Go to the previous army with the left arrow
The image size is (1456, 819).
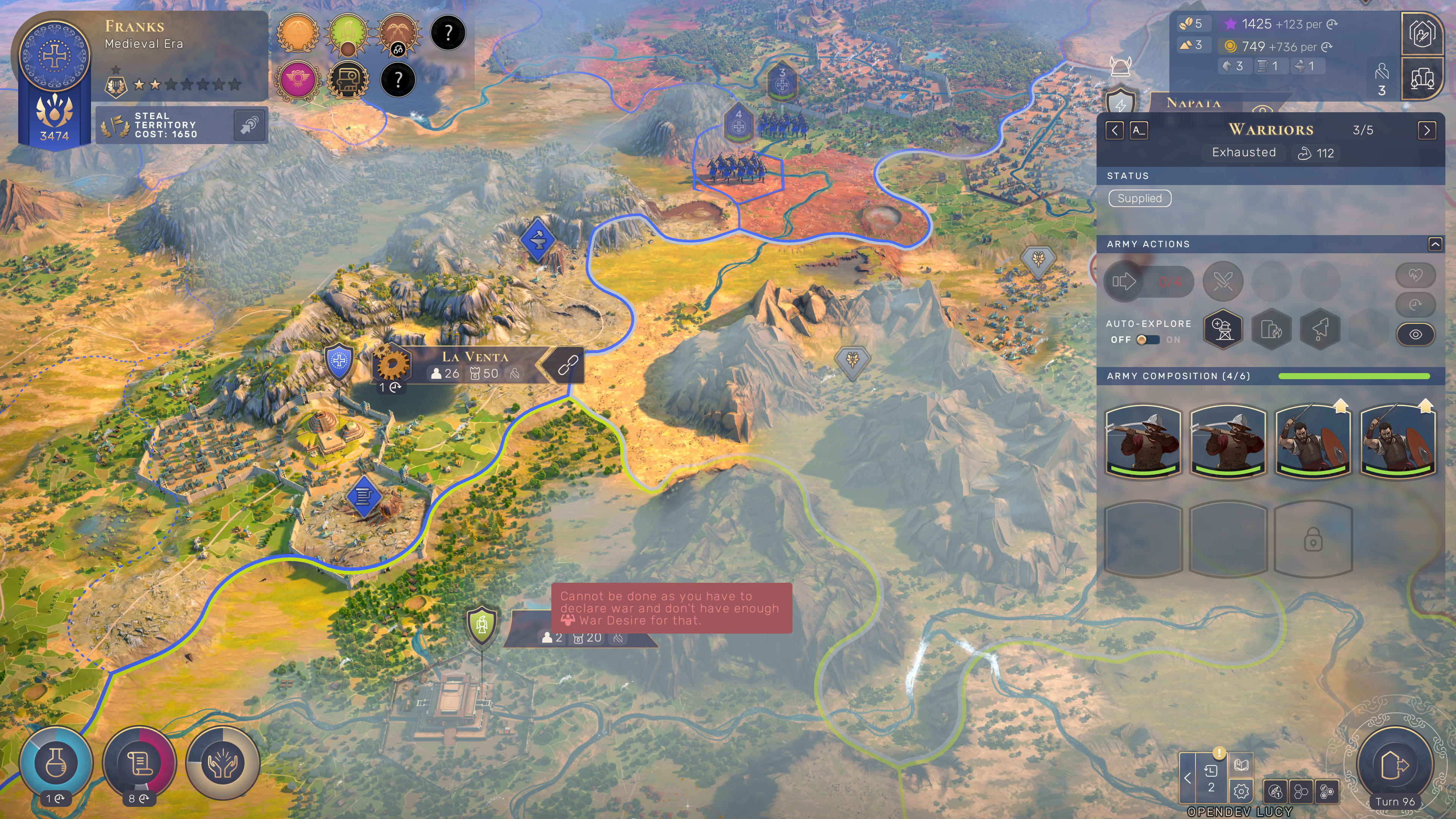[x=1114, y=130]
